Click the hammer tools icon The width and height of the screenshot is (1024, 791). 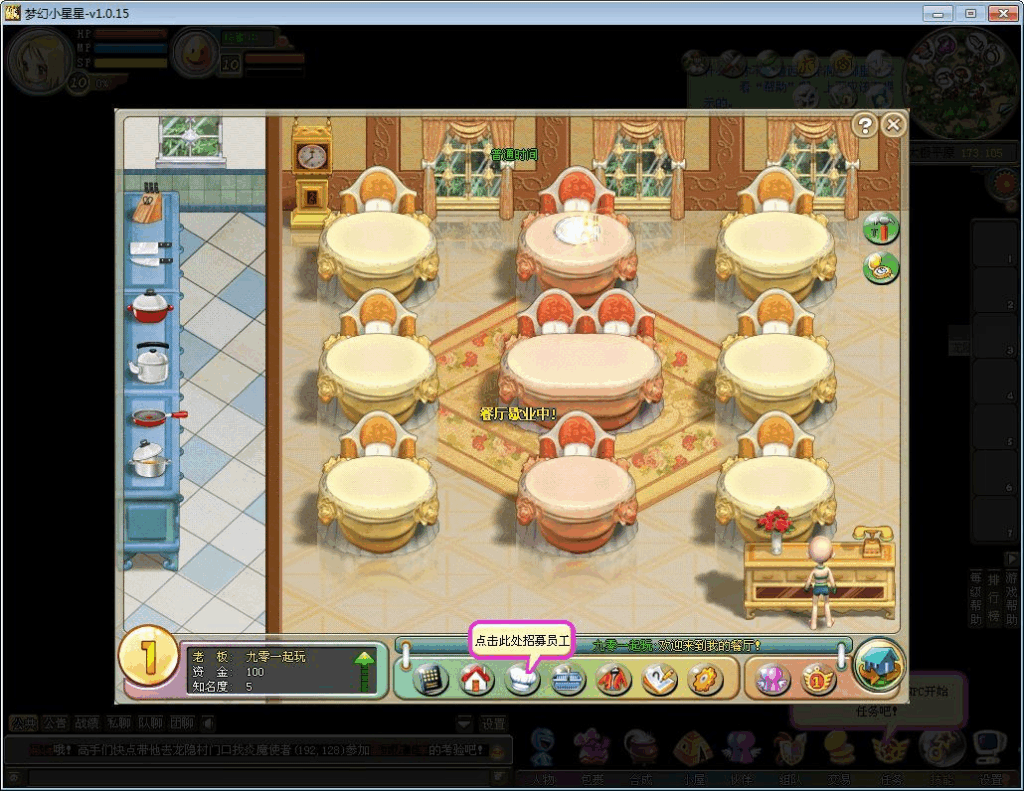[x=881, y=228]
